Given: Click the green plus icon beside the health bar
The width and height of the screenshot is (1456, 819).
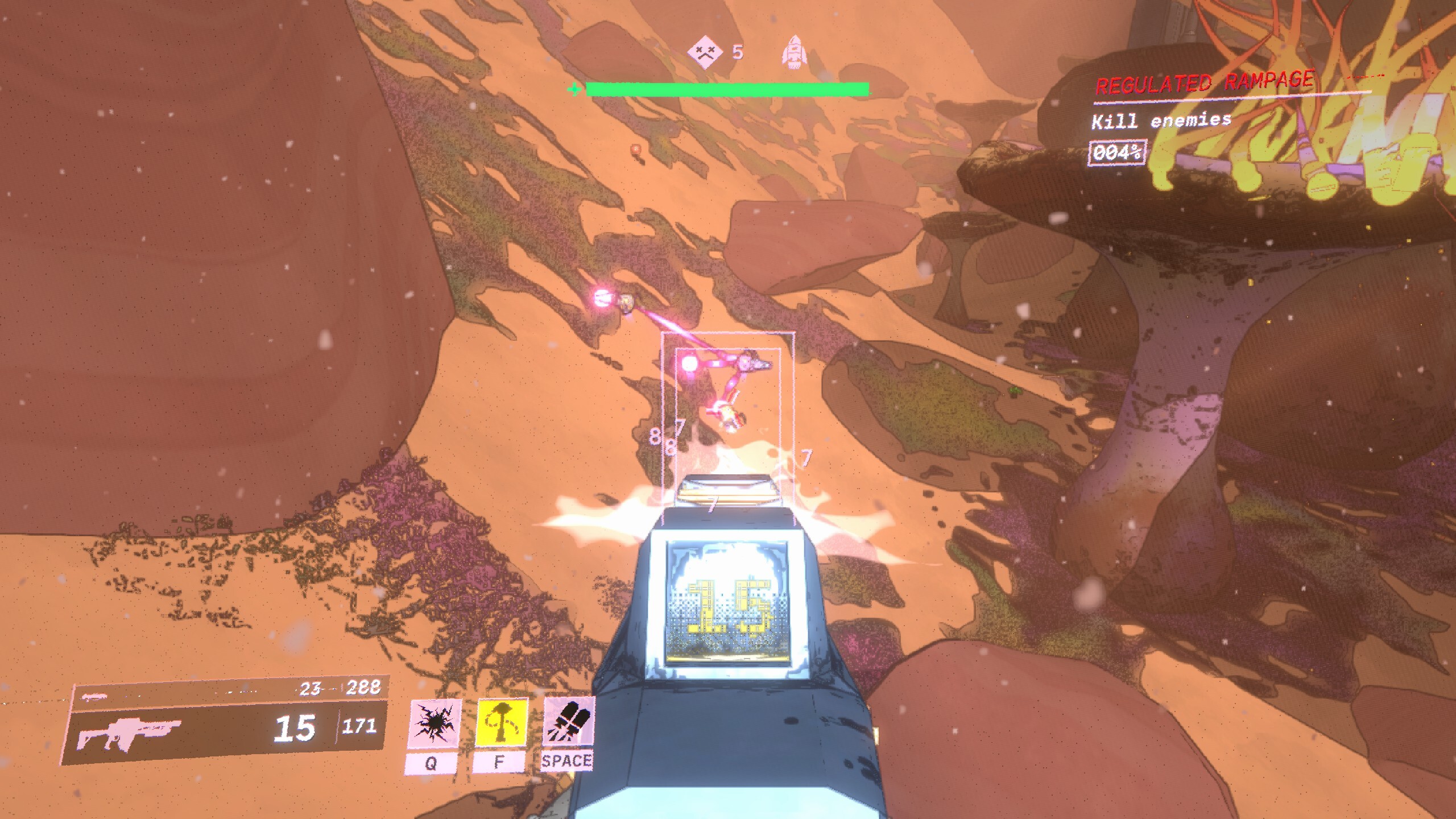Looking at the screenshot, I should (x=574, y=89).
